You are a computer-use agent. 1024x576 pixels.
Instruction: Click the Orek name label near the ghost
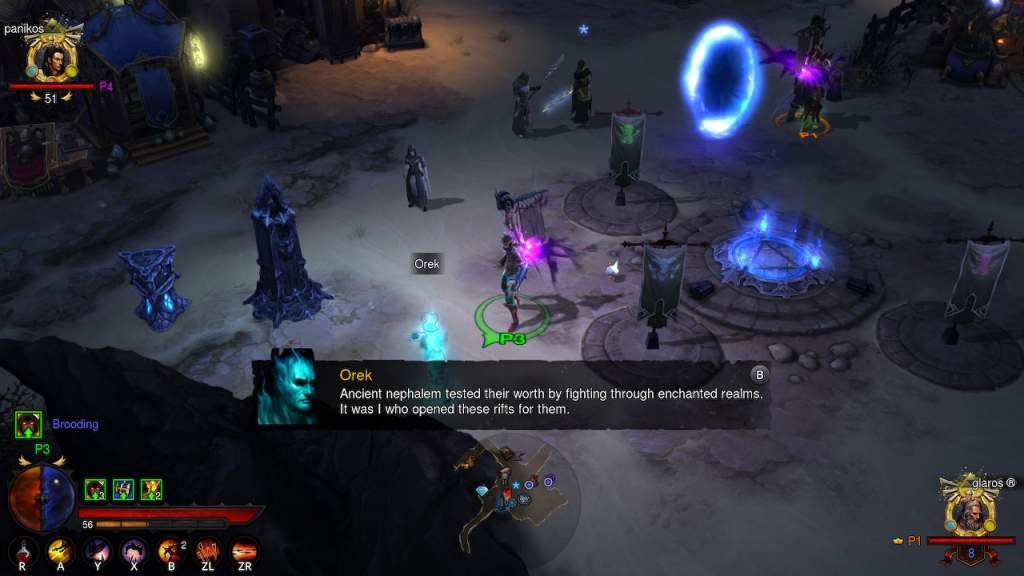pyautogui.click(x=427, y=265)
